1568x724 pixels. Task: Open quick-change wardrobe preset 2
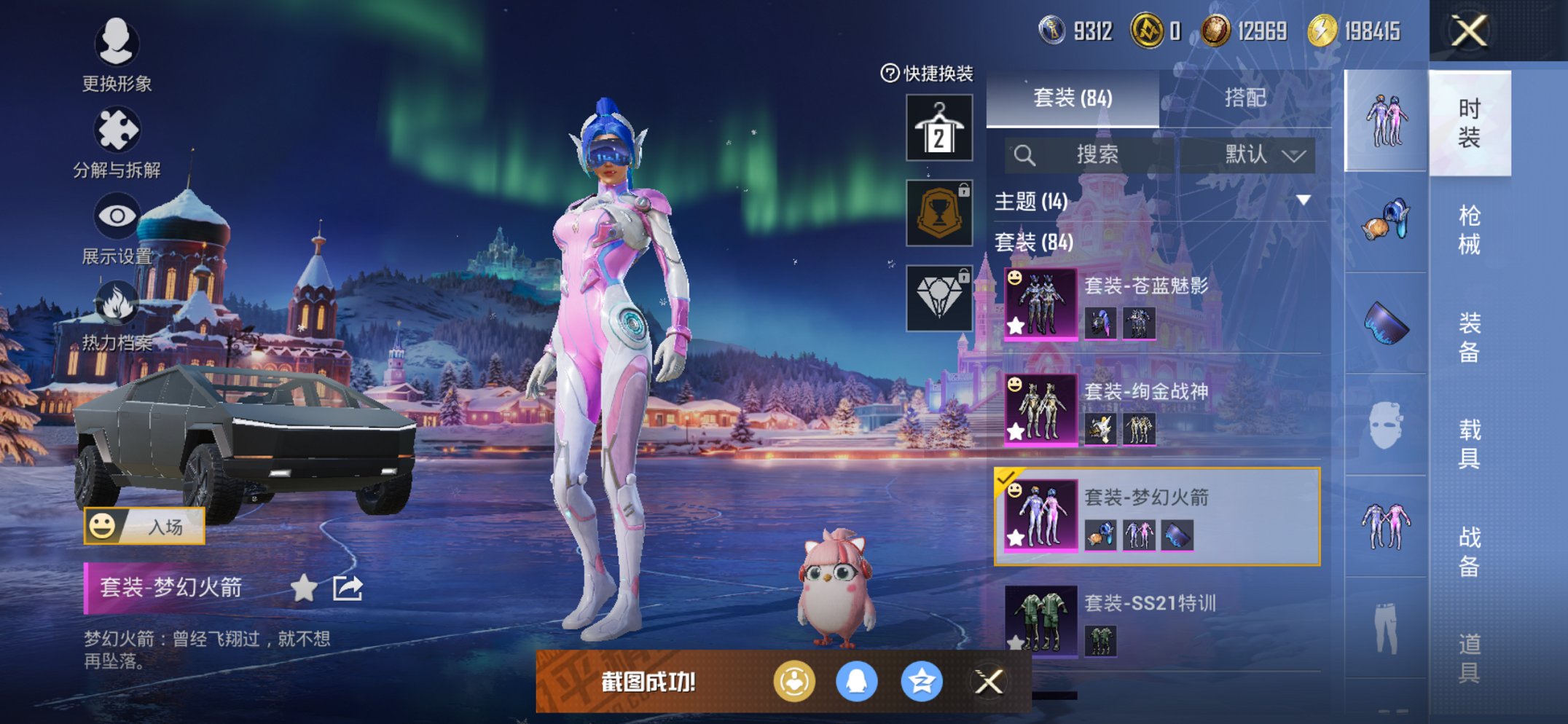click(x=938, y=128)
